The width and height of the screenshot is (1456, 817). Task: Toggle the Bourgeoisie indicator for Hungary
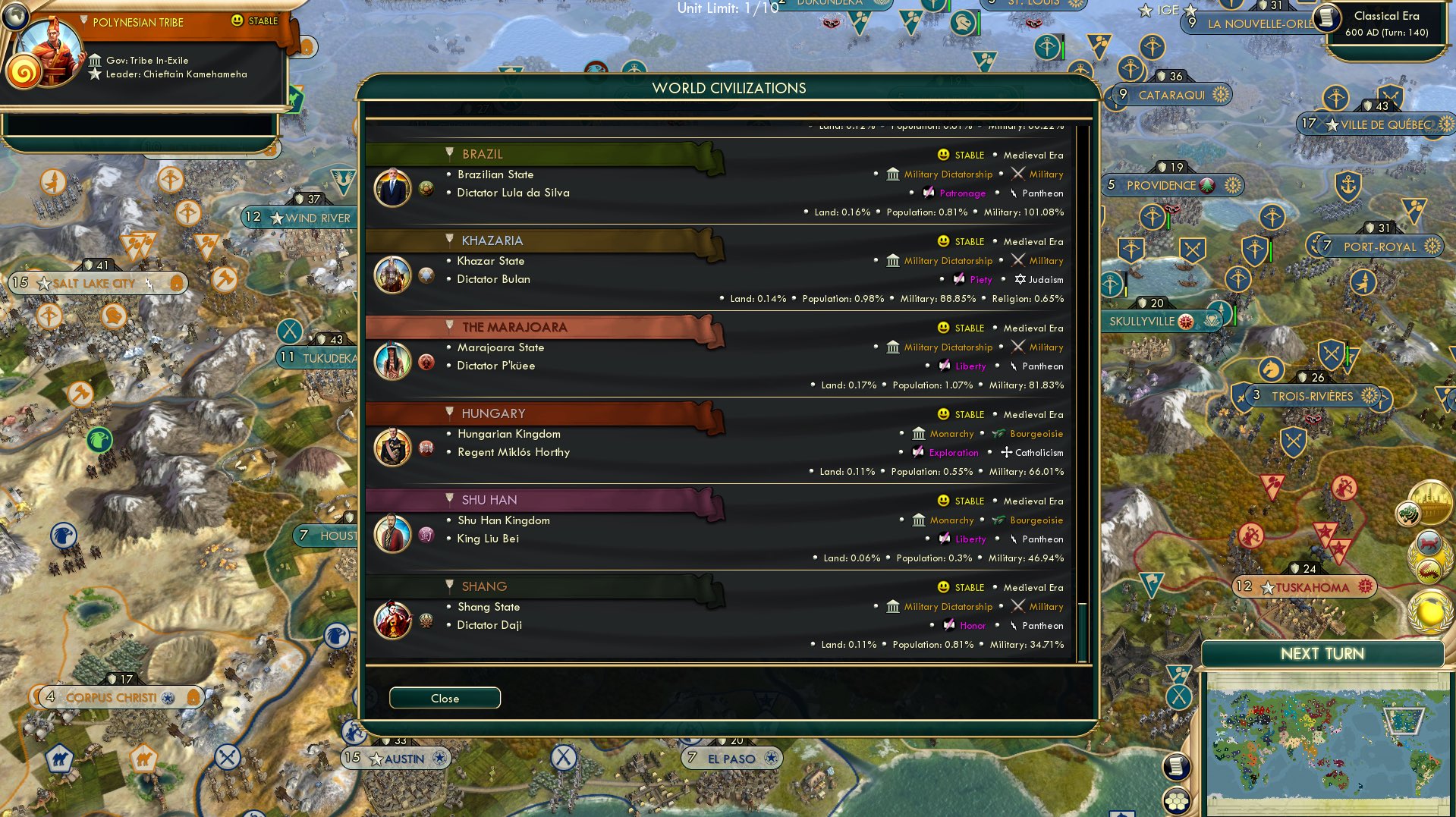pos(998,433)
